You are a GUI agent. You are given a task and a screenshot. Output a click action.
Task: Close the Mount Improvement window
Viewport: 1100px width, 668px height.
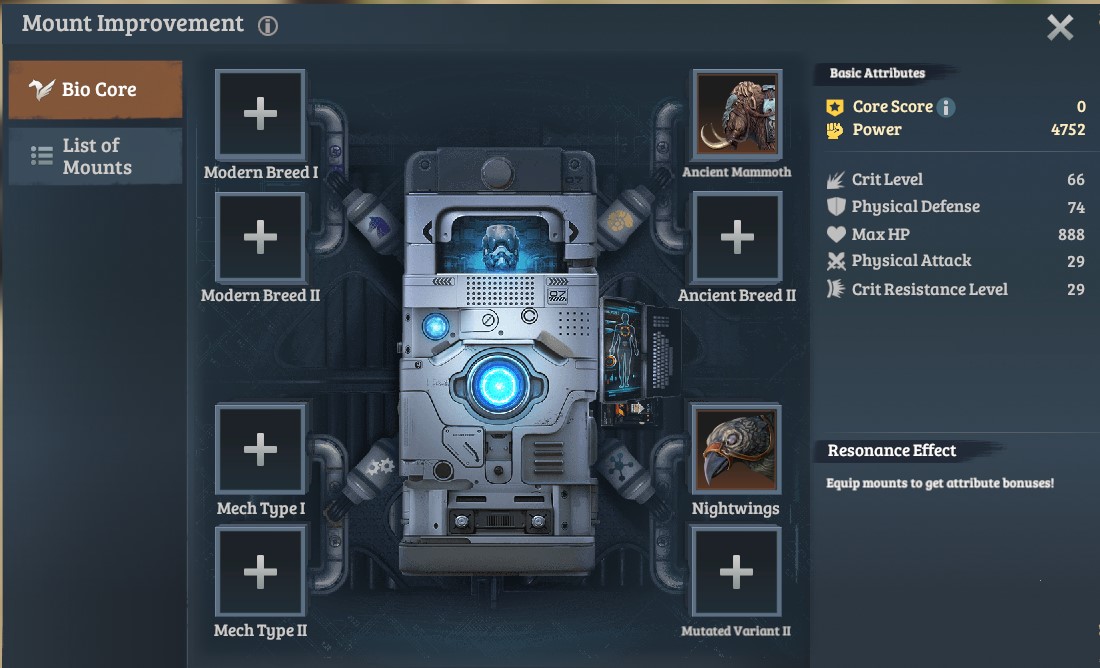(x=1060, y=27)
